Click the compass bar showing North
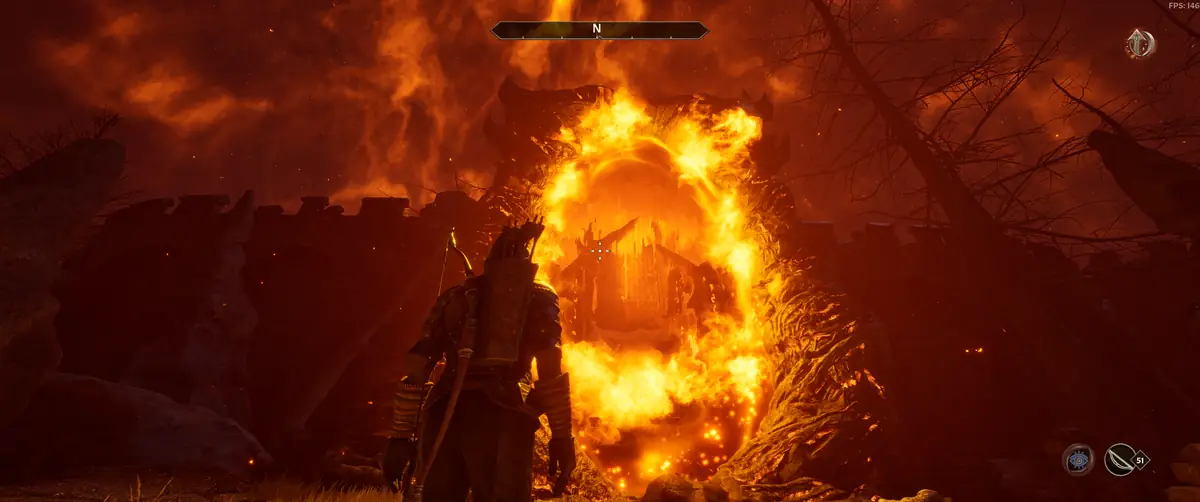 [599, 30]
